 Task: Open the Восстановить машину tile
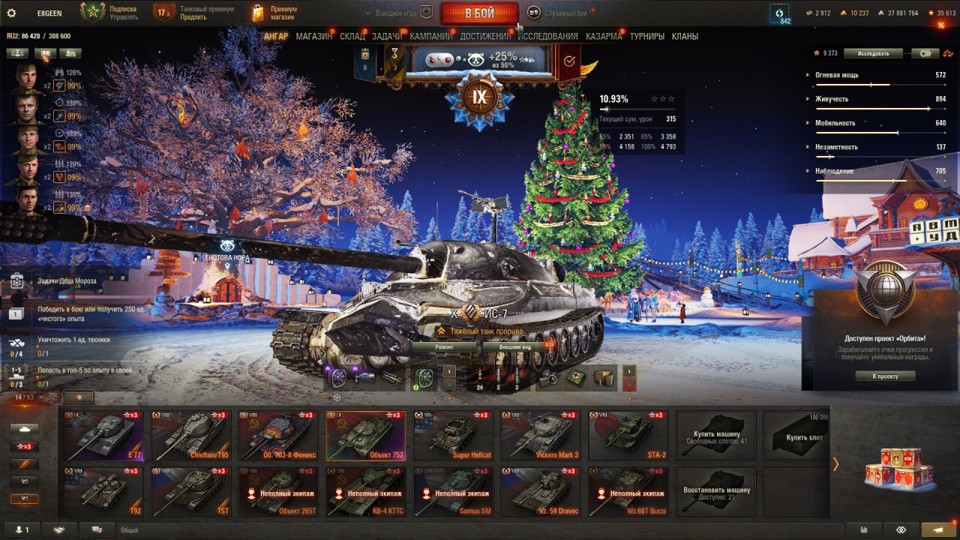point(716,490)
